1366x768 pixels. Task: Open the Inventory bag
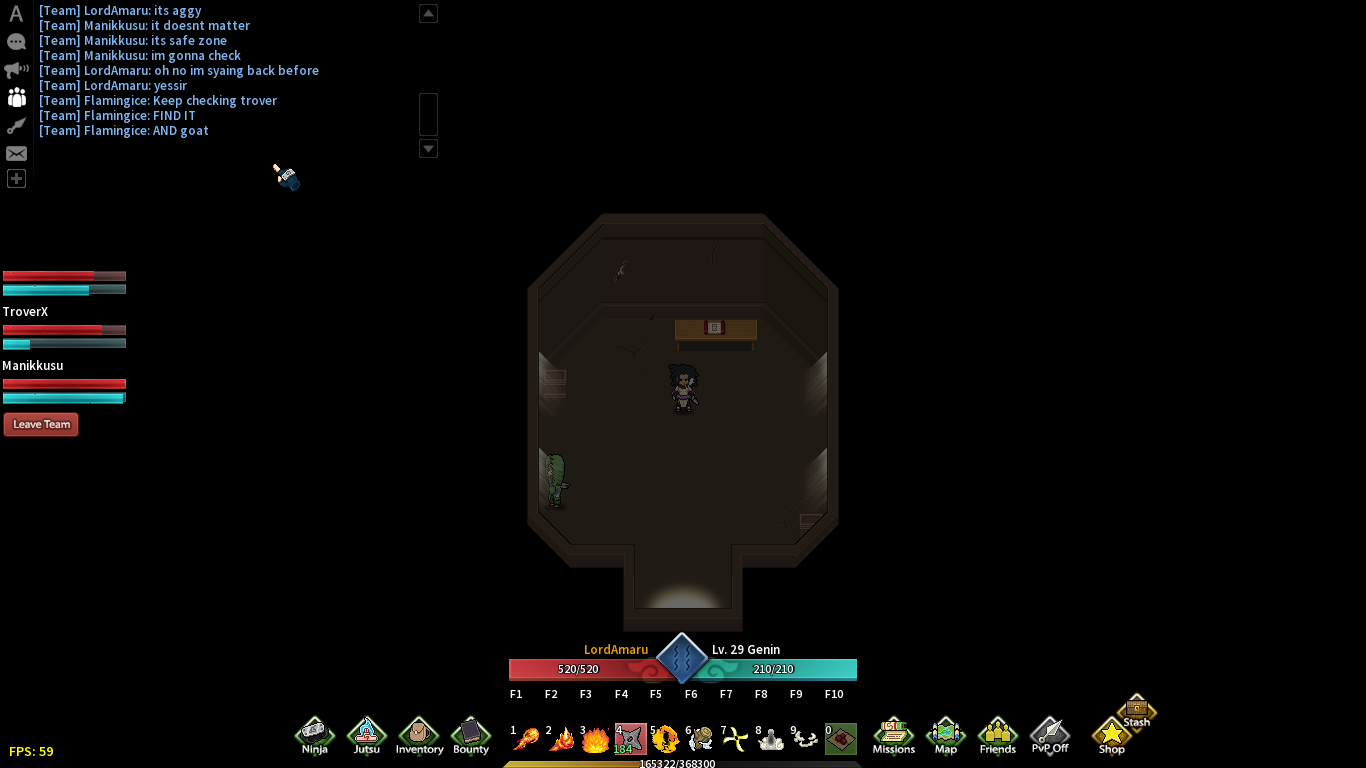(x=419, y=736)
